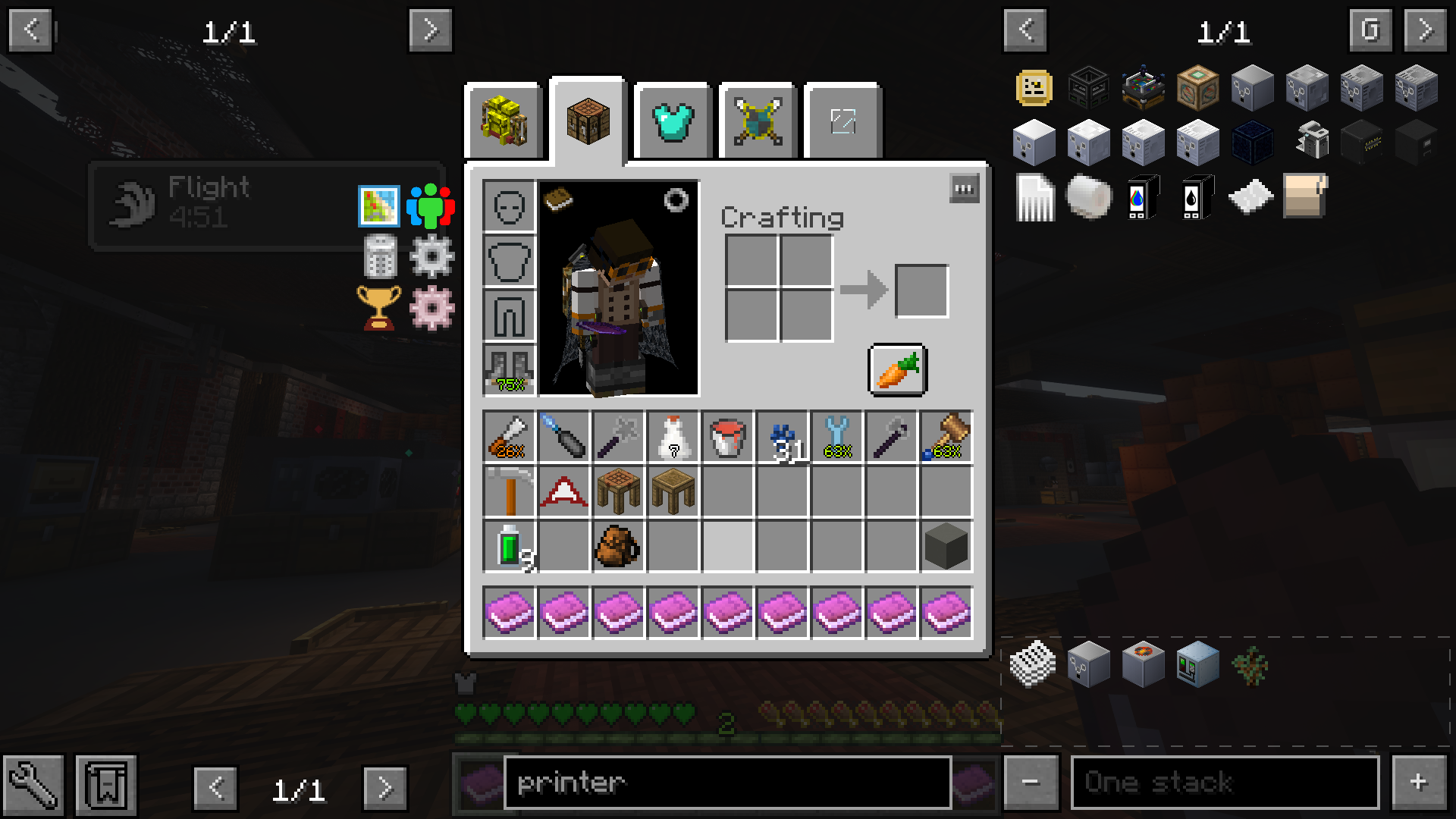Open the bookmarks book button
Viewport: 1456px width, 819px height.
coord(106,785)
